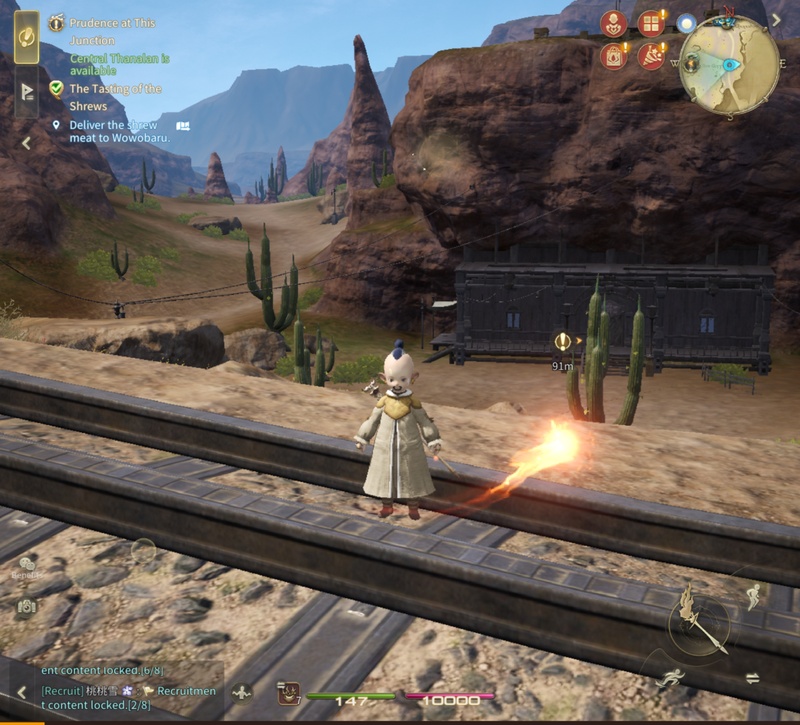Open the character profile red icon

point(613,24)
